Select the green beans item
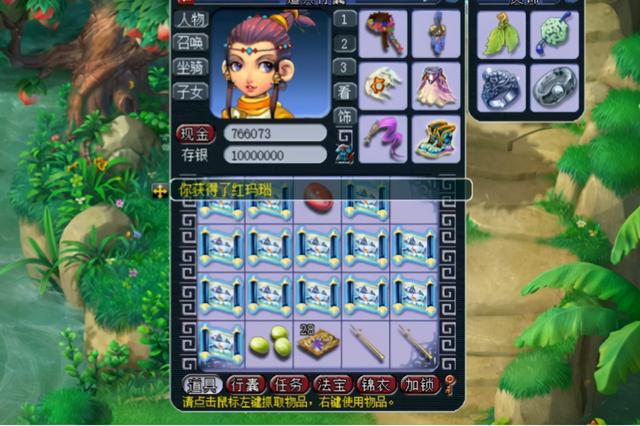 [x=269, y=341]
